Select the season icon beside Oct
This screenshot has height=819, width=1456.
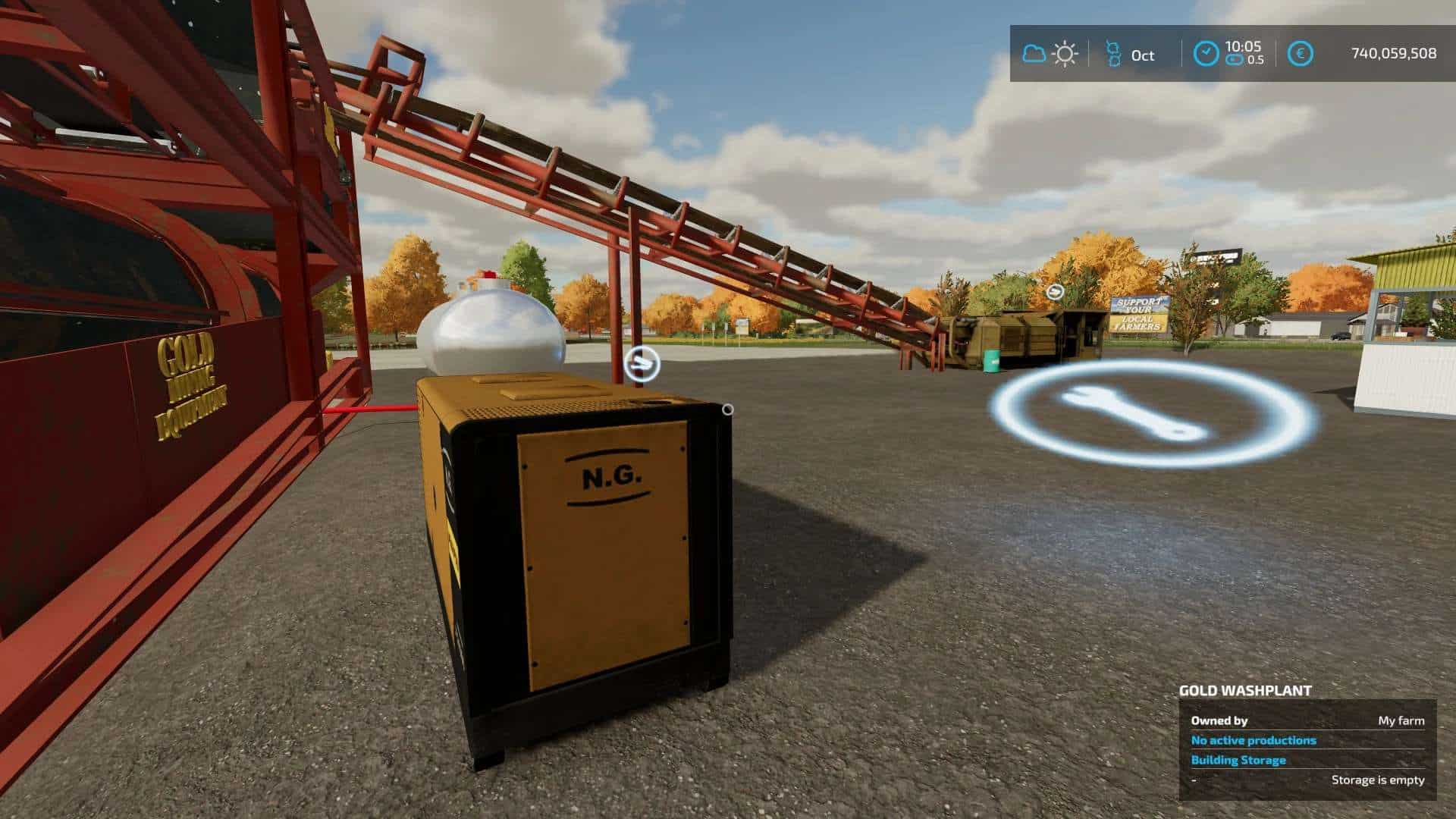pyautogui.click(x=1113, y=54)
